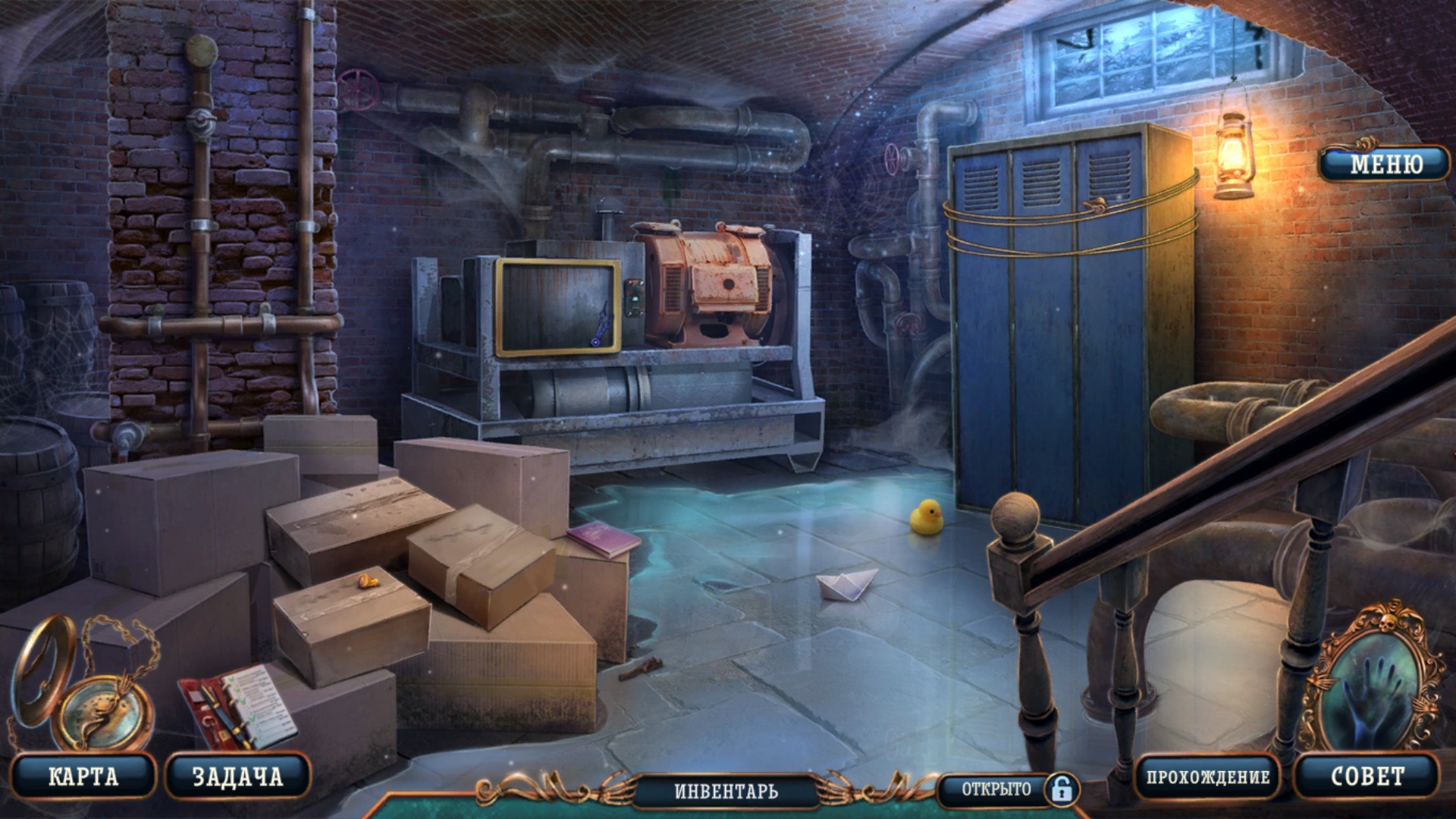The image size is (1456, 819).
Task: Expand the ИНВЕНТАРЬ inventory panel
Action: [726, 791]
